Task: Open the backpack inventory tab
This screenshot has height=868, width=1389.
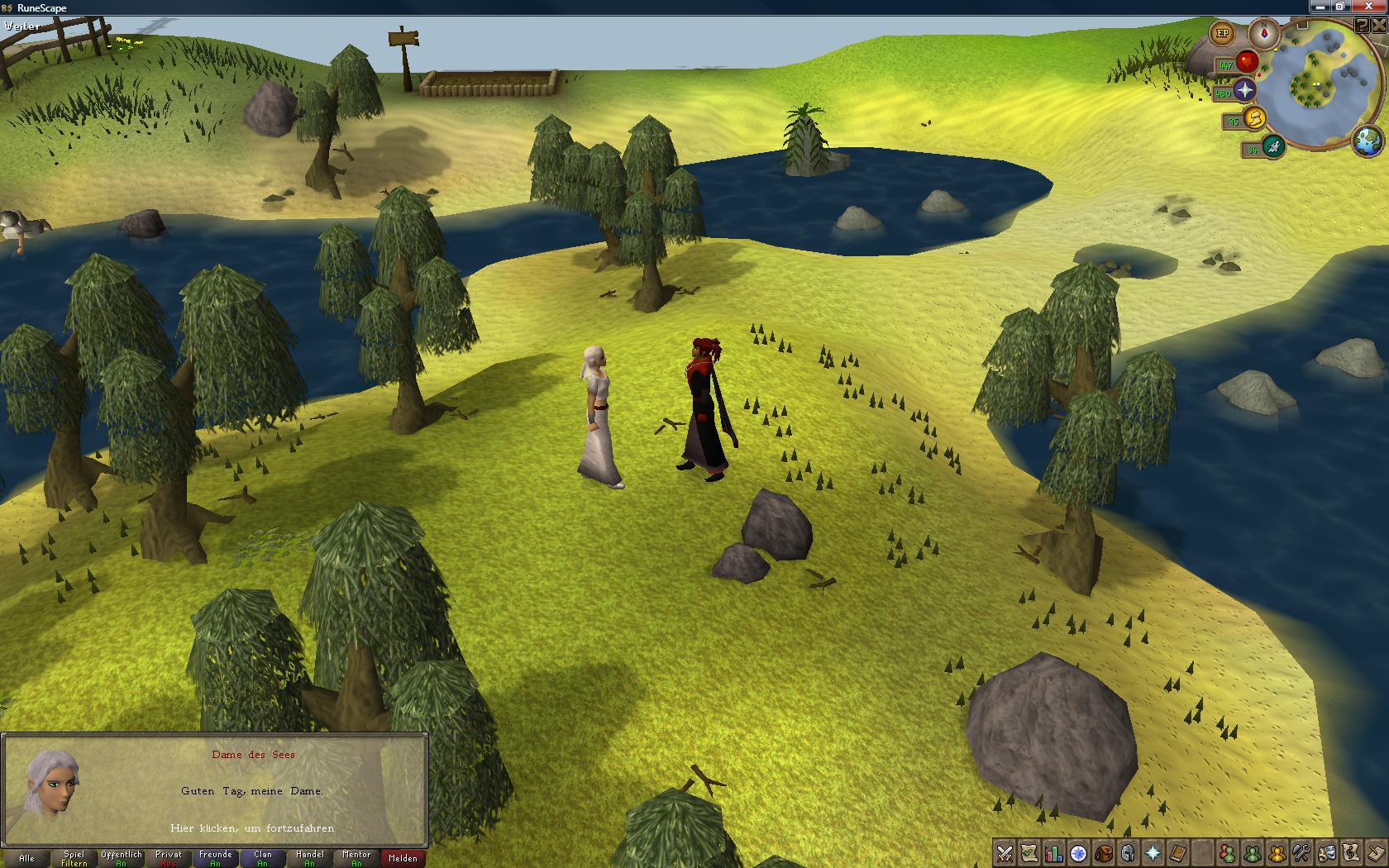Action: pos(1103,853)
